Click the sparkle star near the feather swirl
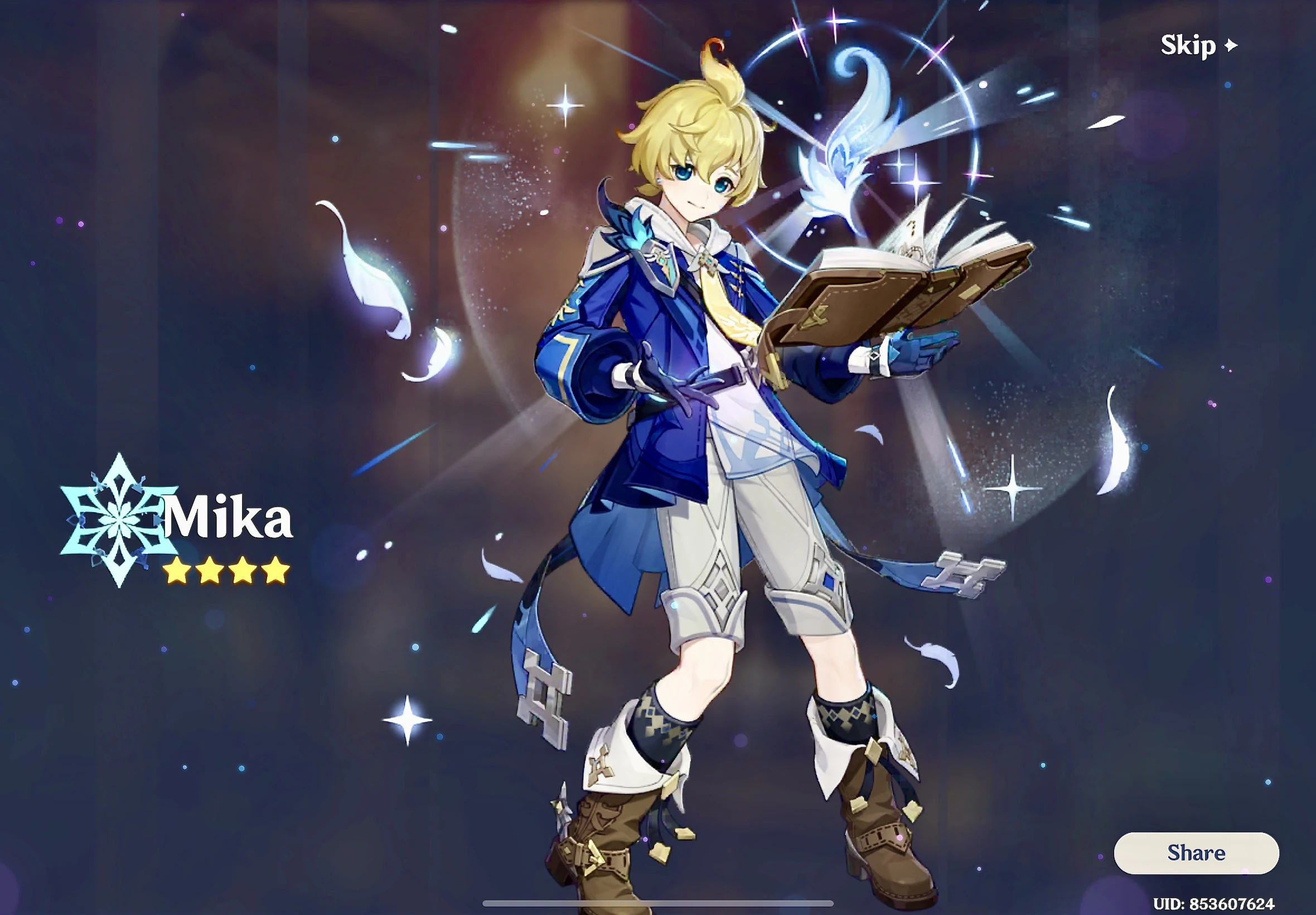 pyautogui.click(x=917, y=184)
